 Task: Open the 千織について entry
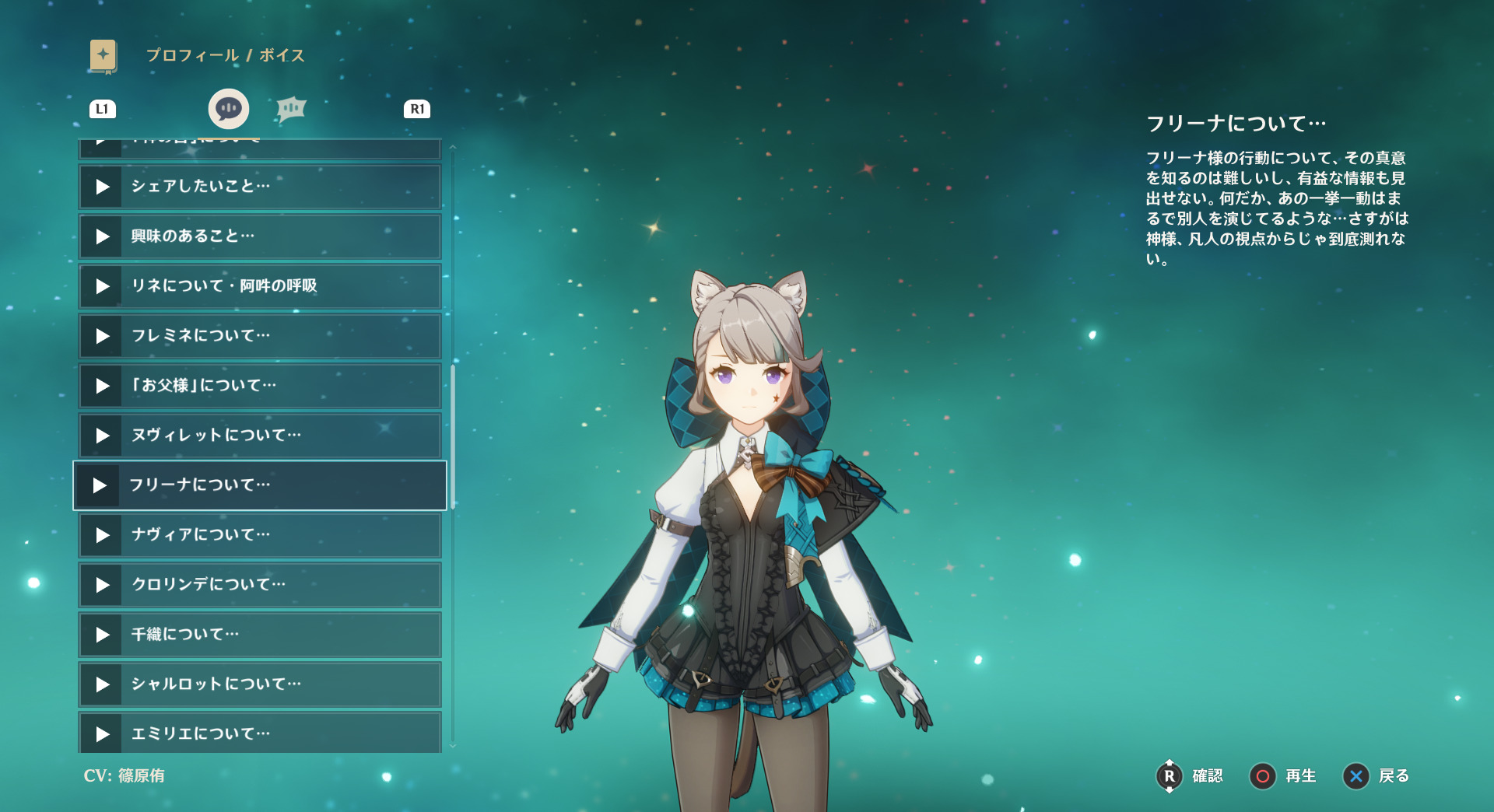coord(259,635)
